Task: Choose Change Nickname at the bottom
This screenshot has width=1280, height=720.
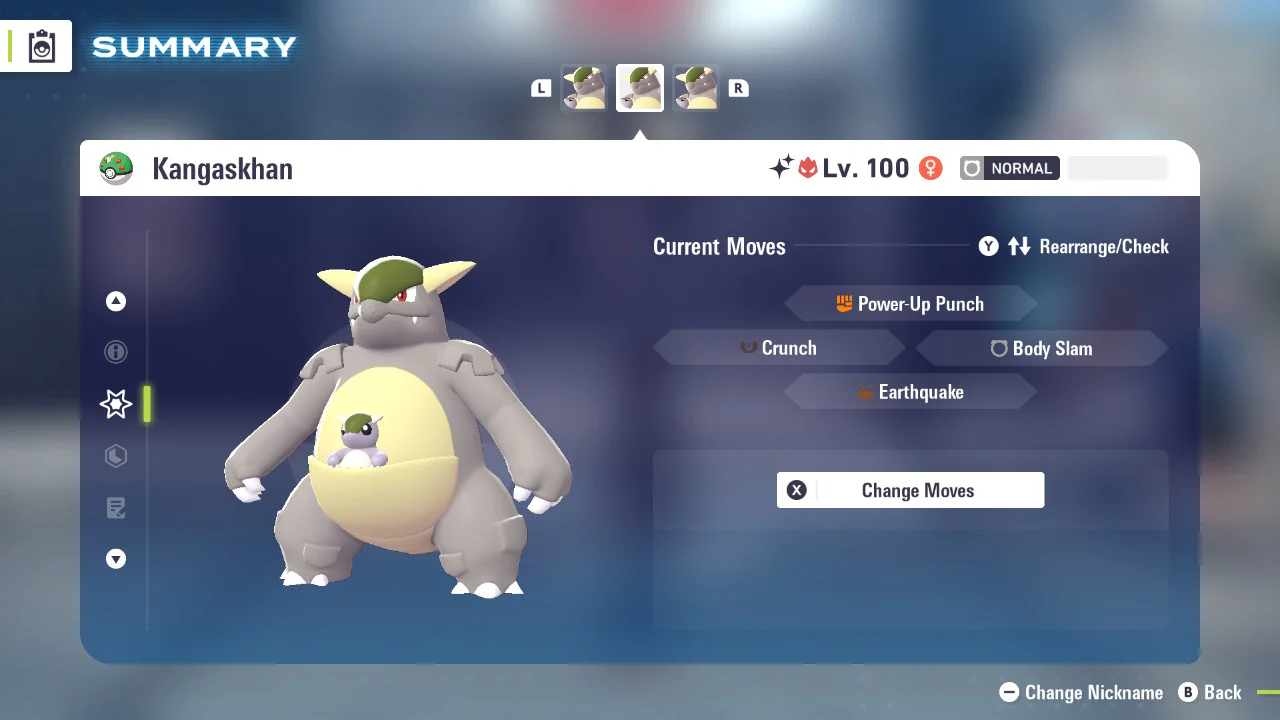Action: 1082,692
